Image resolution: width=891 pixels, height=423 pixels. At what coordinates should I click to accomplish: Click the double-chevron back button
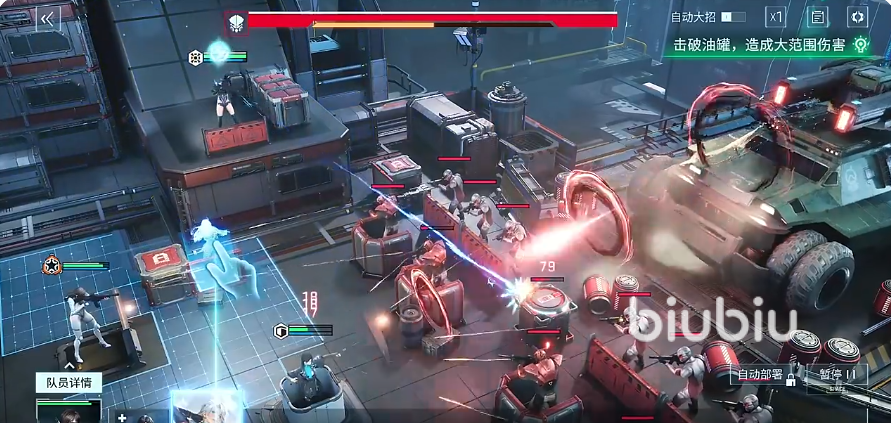pos(46,18)
